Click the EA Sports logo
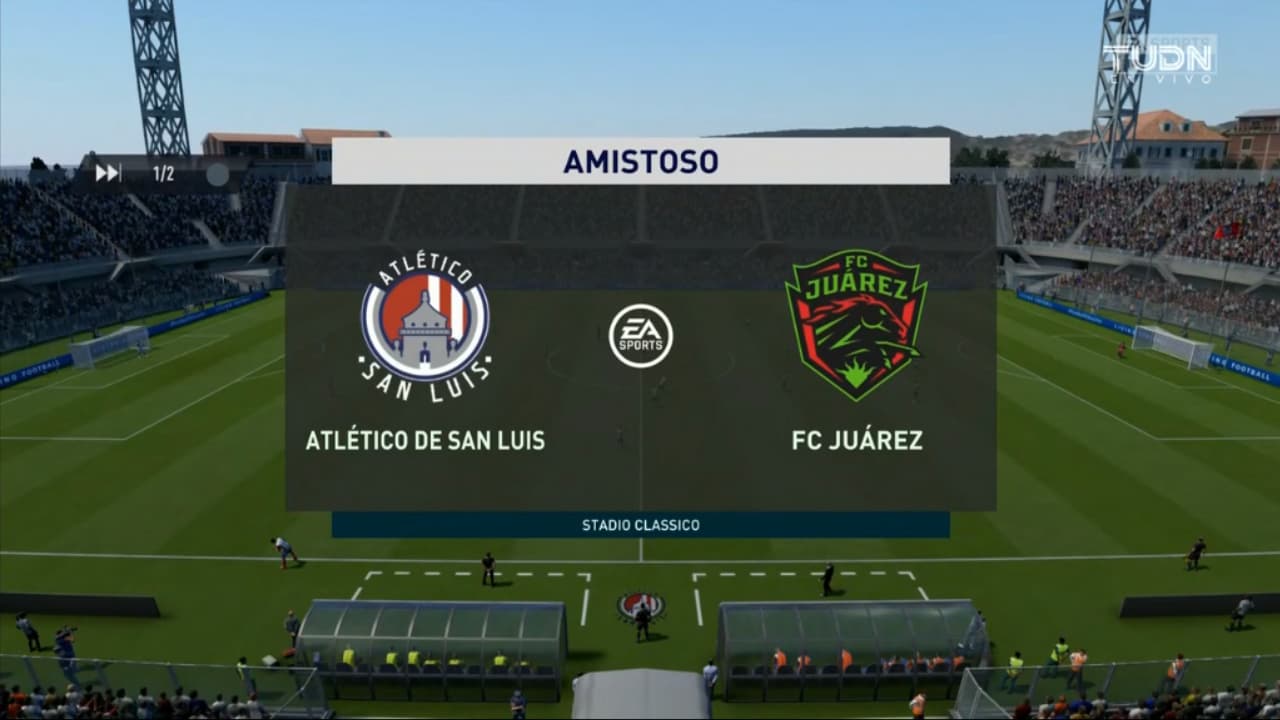The width and height of the screenshot is (1280, 720). pyautogui.click(x=639, y=337)
